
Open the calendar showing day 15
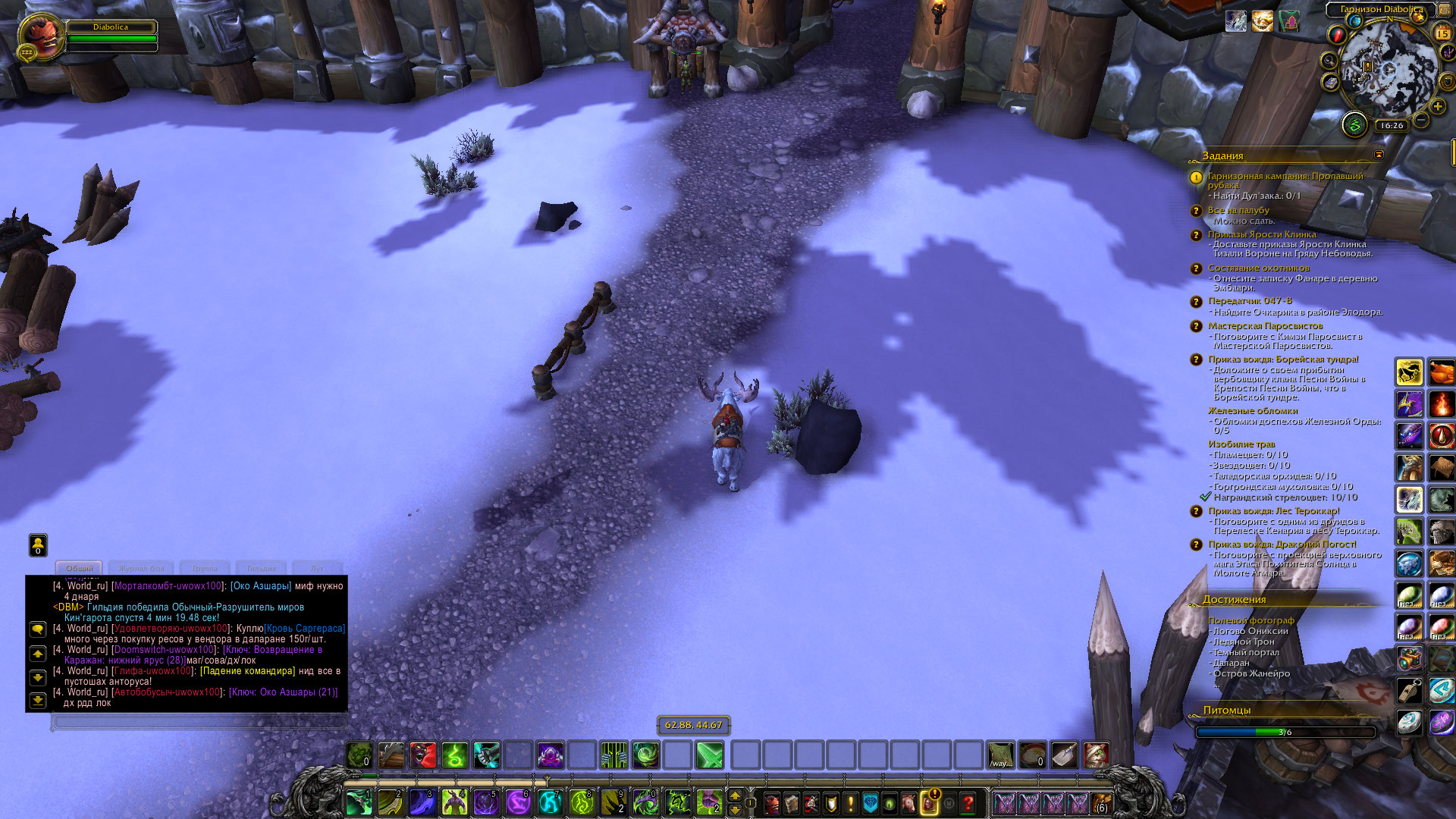click(1442, 33)
